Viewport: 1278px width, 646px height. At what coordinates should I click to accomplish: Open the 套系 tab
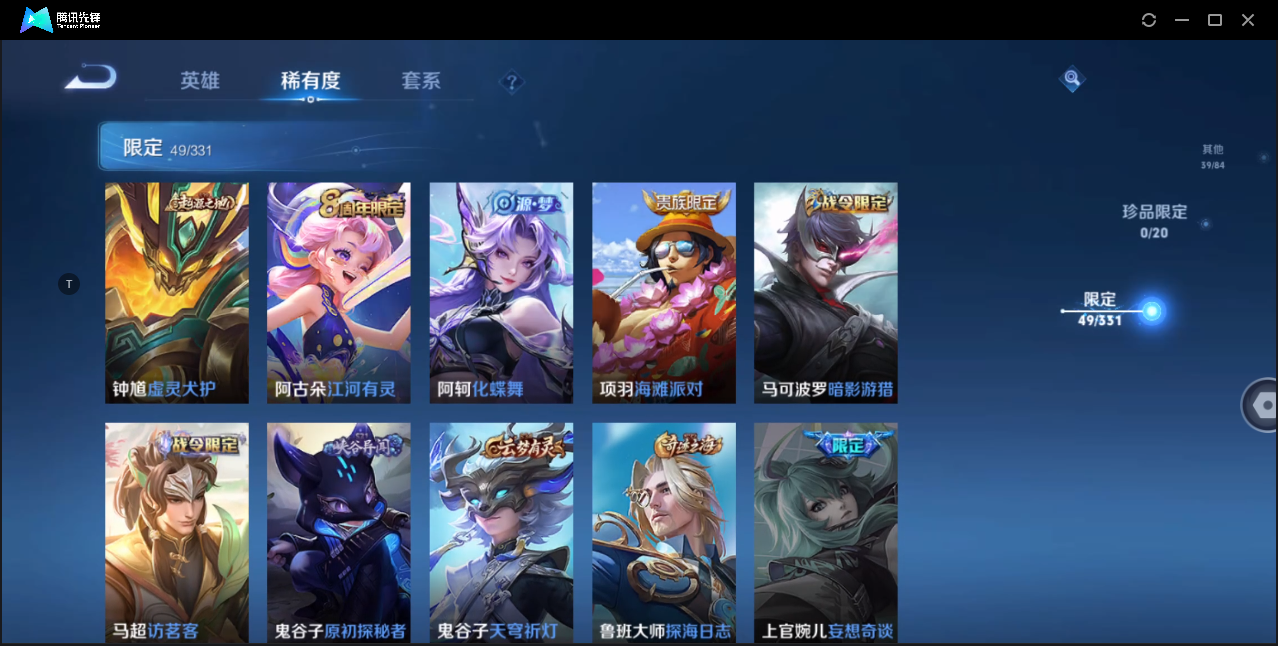point(421,81)
